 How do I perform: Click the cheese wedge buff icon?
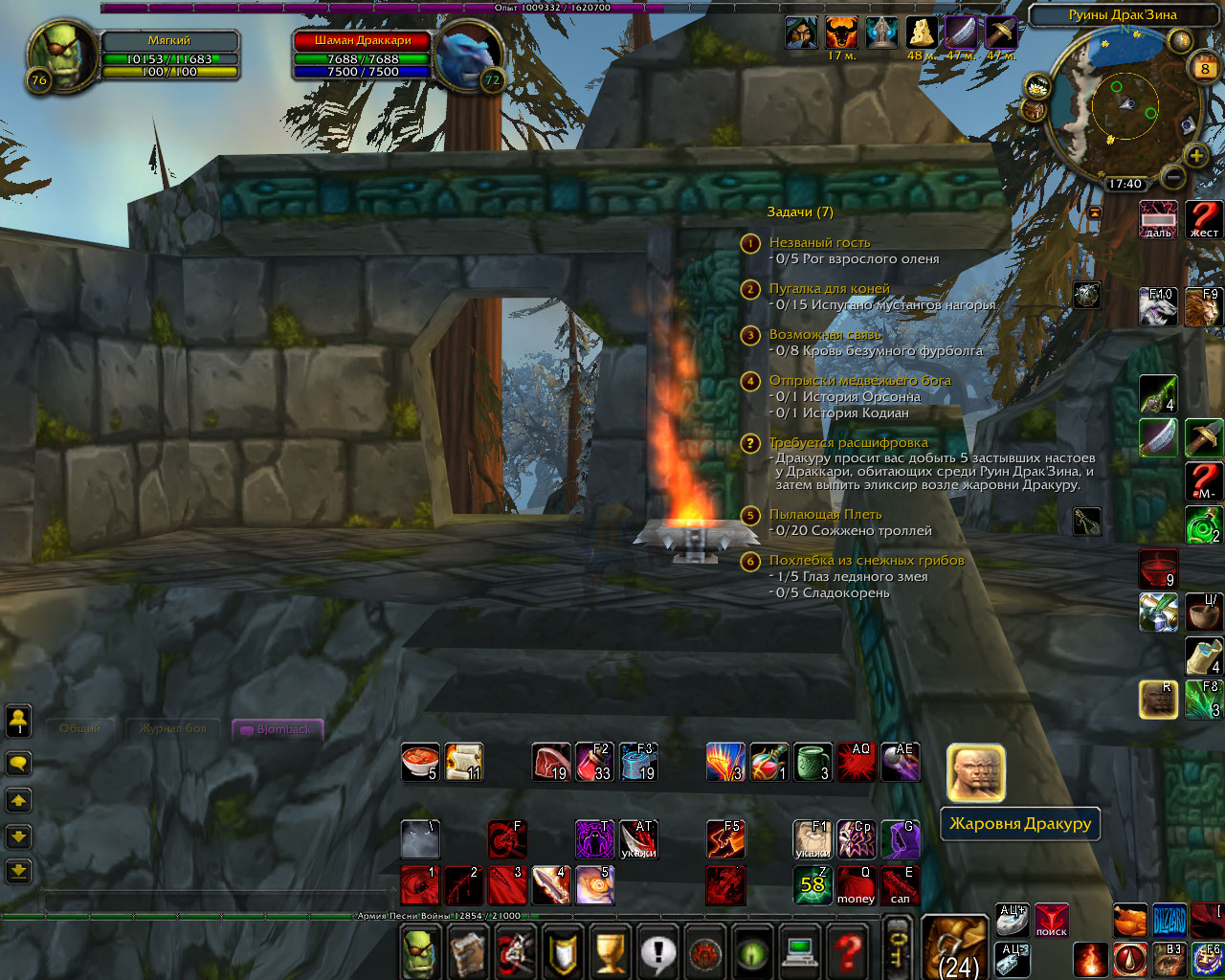(922, 33)
